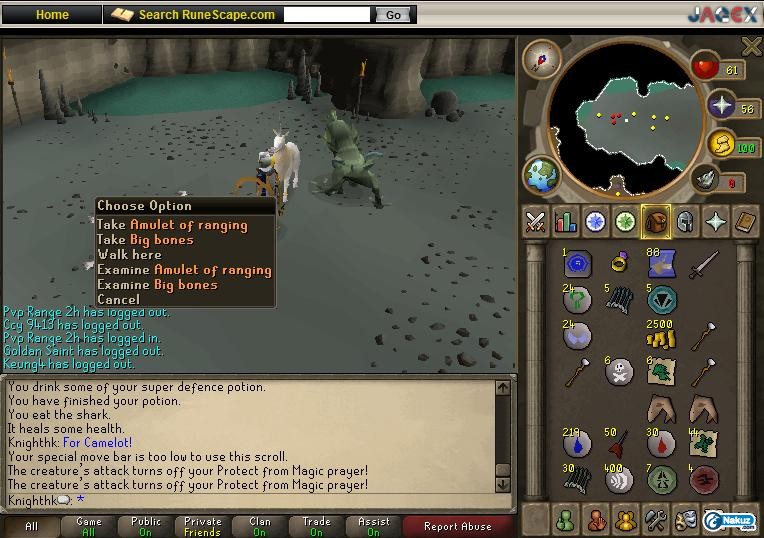
Task: Choose the Walk here option
Action: tap(129, 255)
